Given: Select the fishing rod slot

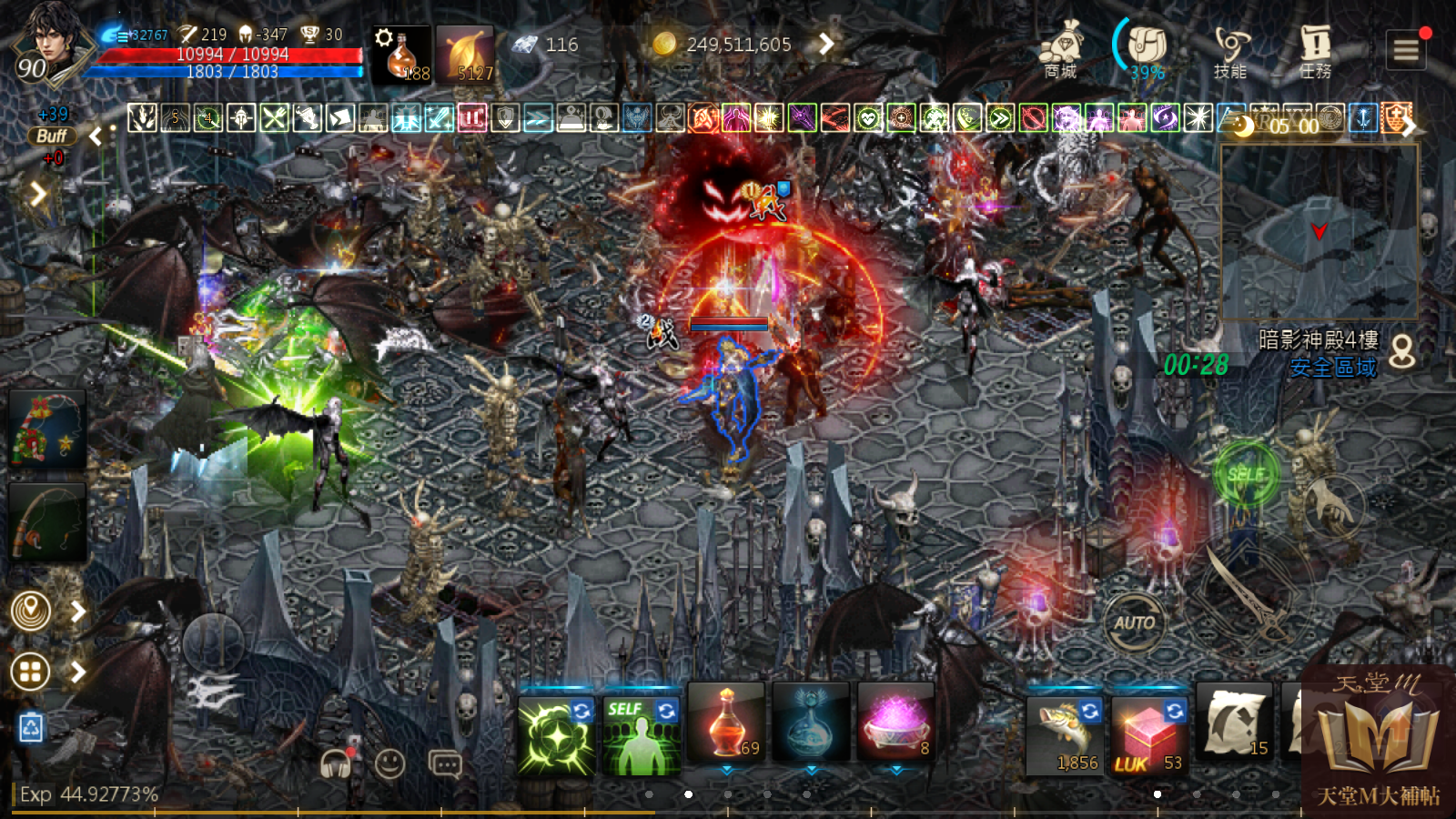Looking at the screenshot, I should coord(47,522).
